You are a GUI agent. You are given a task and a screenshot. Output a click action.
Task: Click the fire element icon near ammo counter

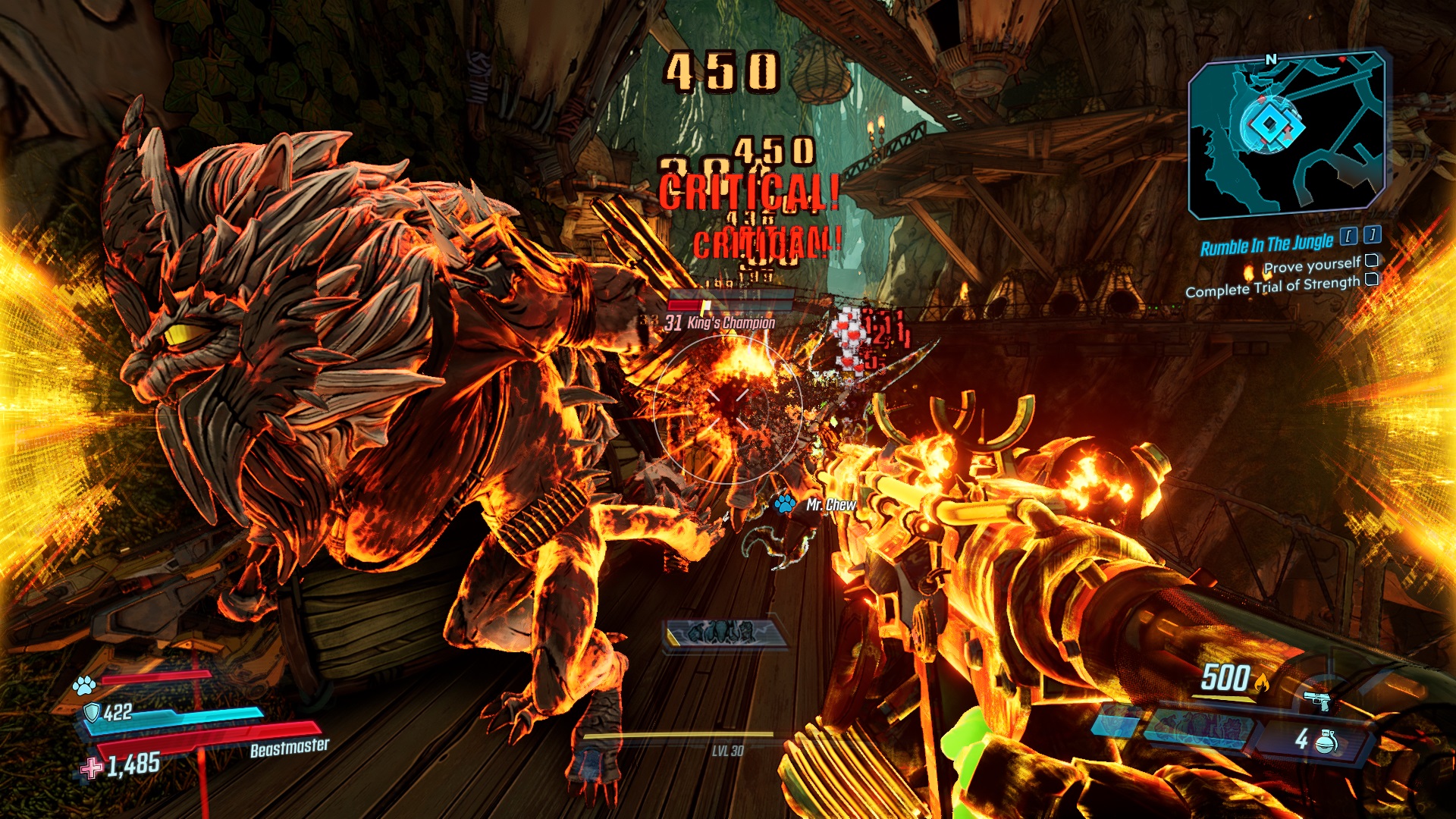tap(1262, 681)
